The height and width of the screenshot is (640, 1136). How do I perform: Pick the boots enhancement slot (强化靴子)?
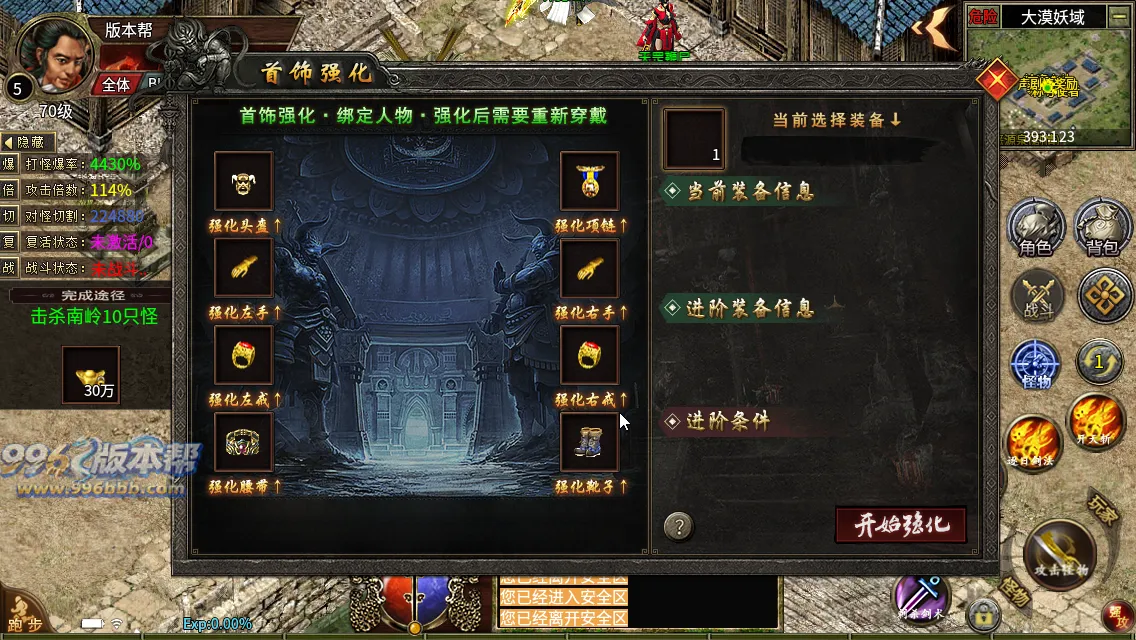click(x=589, y=442)
